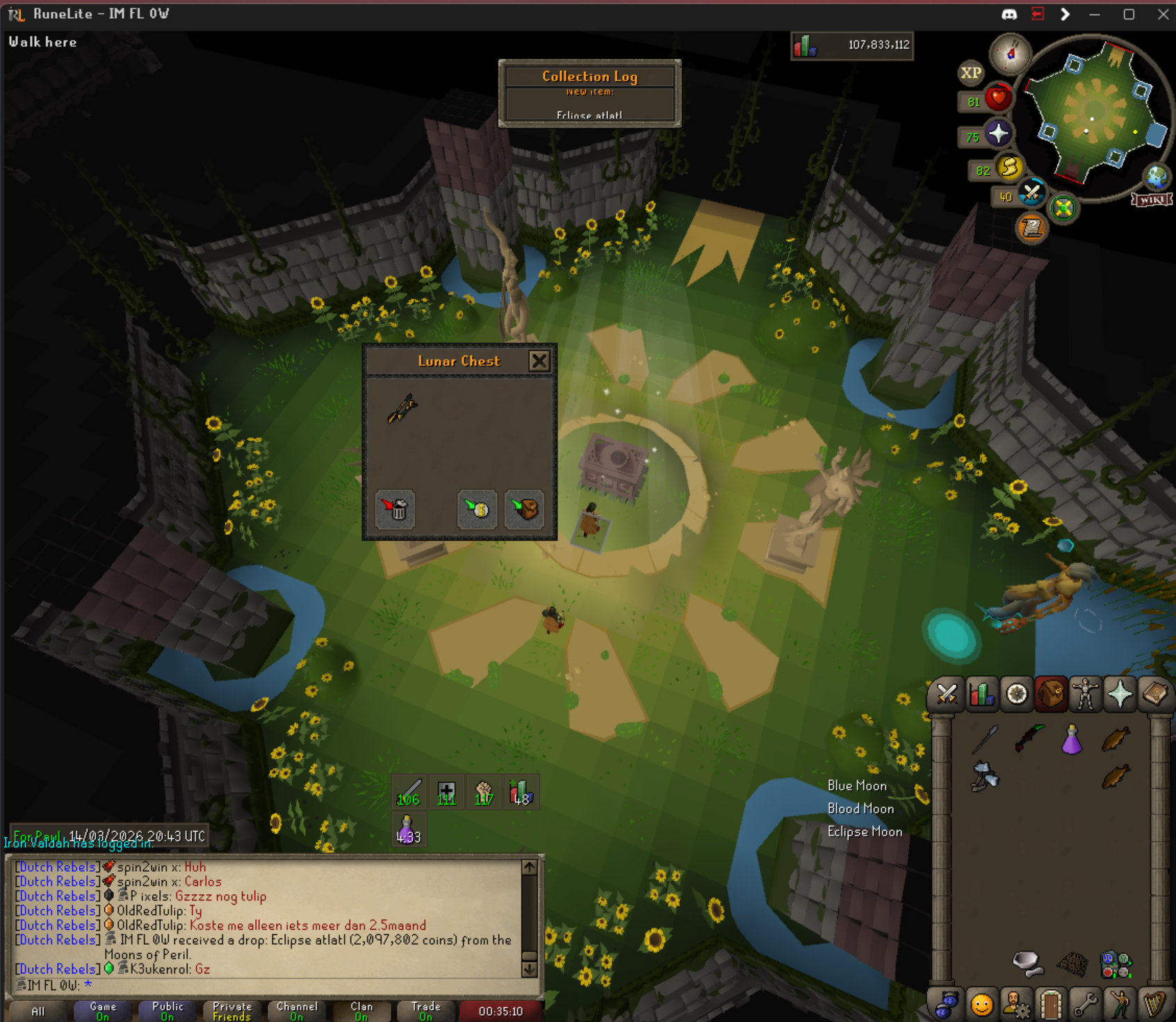Activate the special attack orb
This screenshot has width=1176, height=1022.
[1031, 193]
